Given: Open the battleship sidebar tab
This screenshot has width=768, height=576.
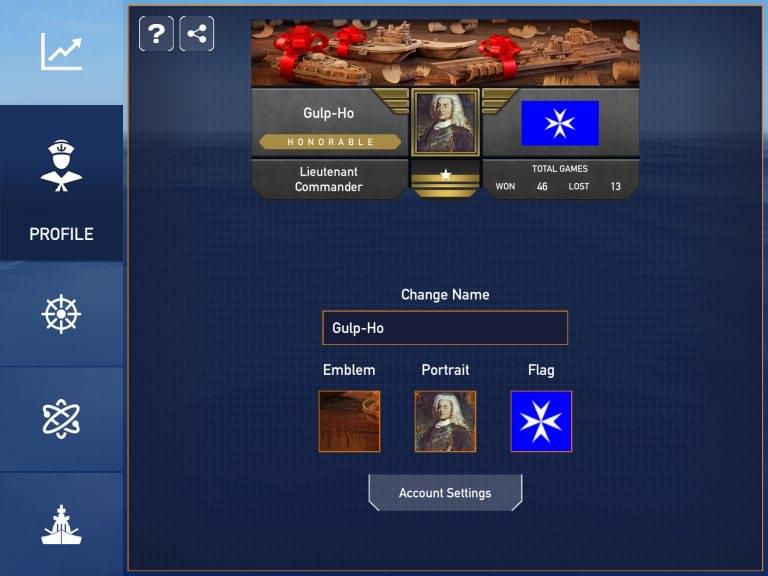Looking at the screenshot, I should pos(61,524).
